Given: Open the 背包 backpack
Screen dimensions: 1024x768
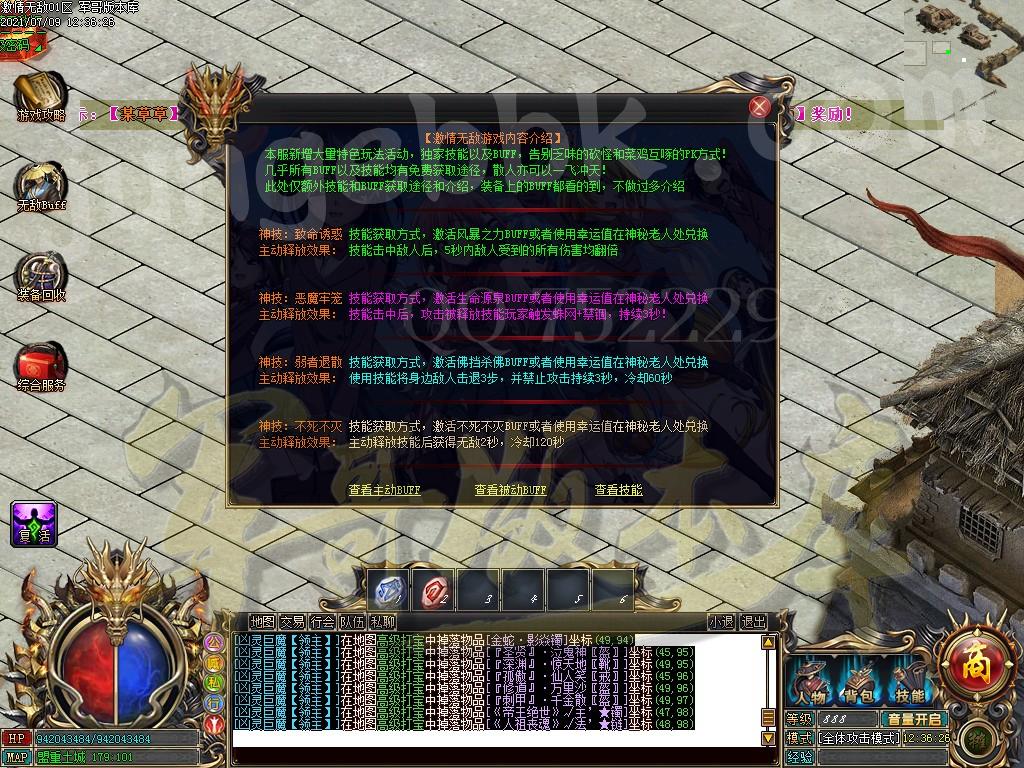Looking at the screenshot, I should 859,683.
